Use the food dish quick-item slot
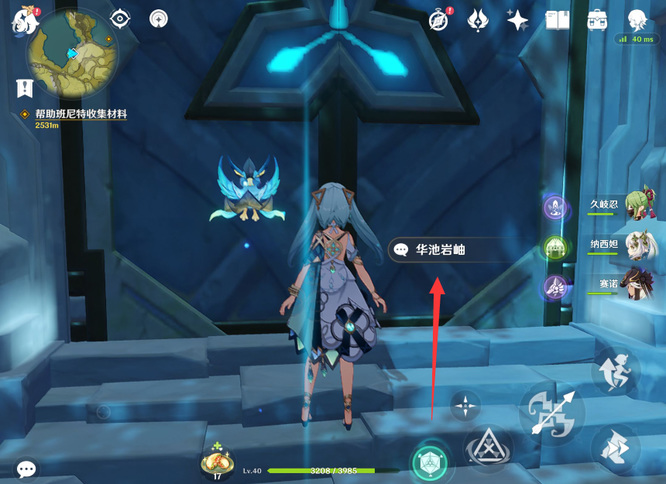 tap(218, 461)
